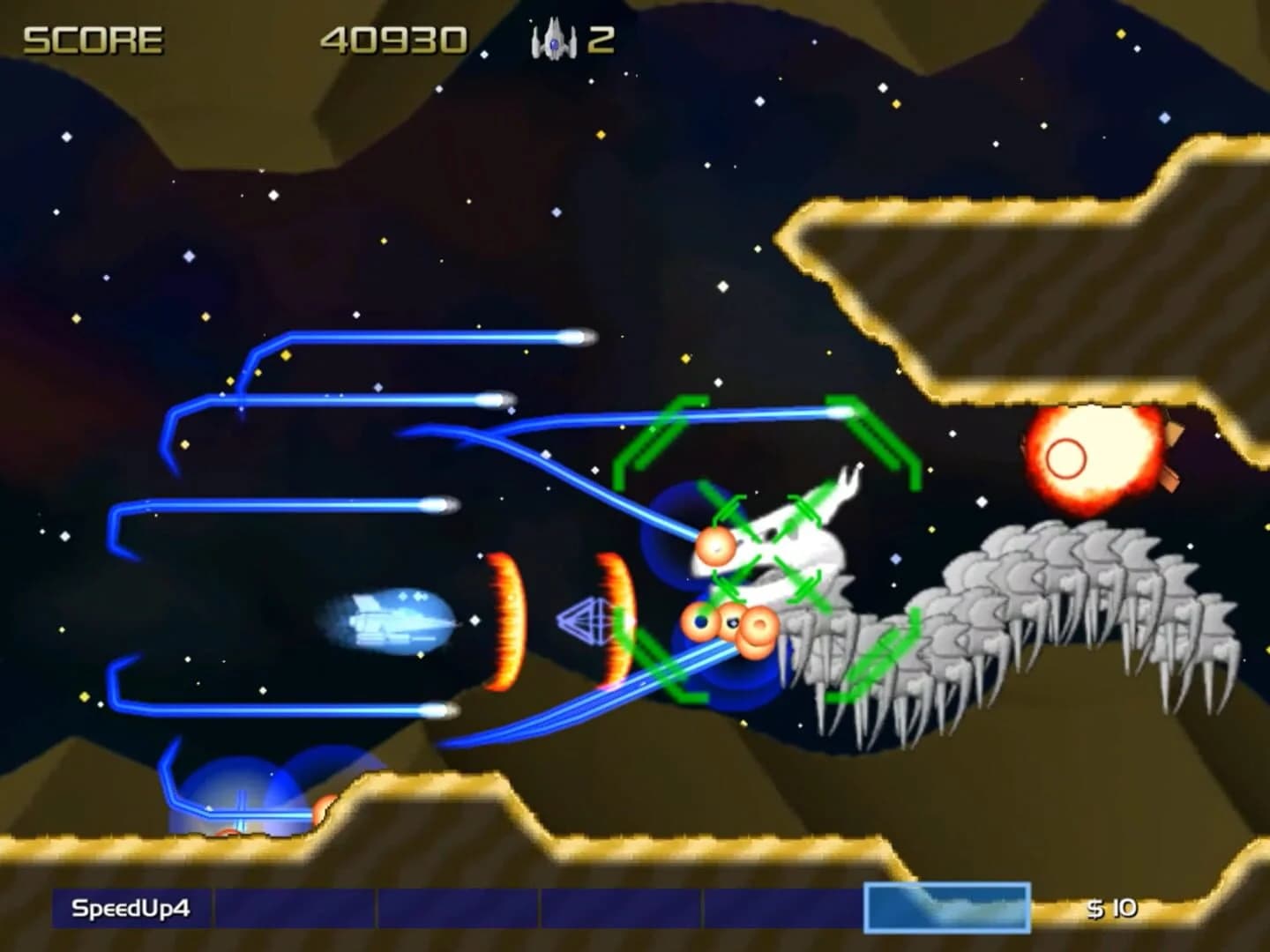Click the small ship icon in the HUD
This screenshot has height=952, width=1270.
(551, 37)
